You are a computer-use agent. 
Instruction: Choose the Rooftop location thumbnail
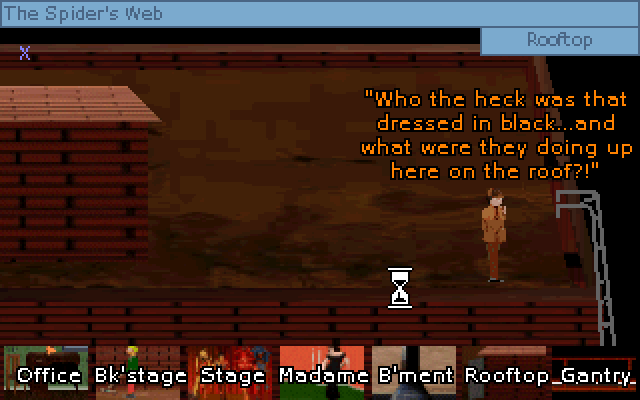pos(508,368)
